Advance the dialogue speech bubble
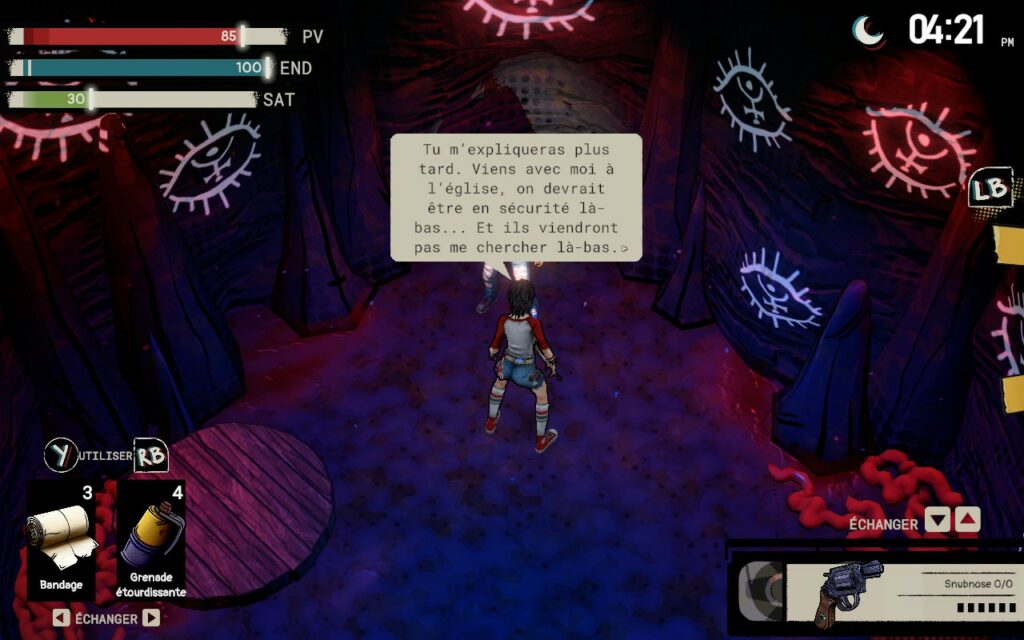The image size is (1024, 640). [515, 198]
